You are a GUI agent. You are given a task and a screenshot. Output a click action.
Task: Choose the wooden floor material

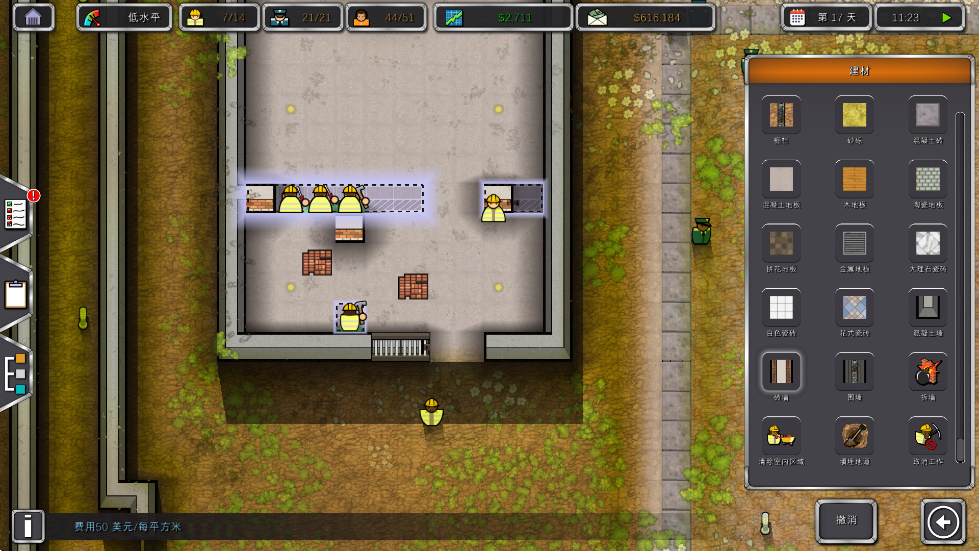pos(854,179)
